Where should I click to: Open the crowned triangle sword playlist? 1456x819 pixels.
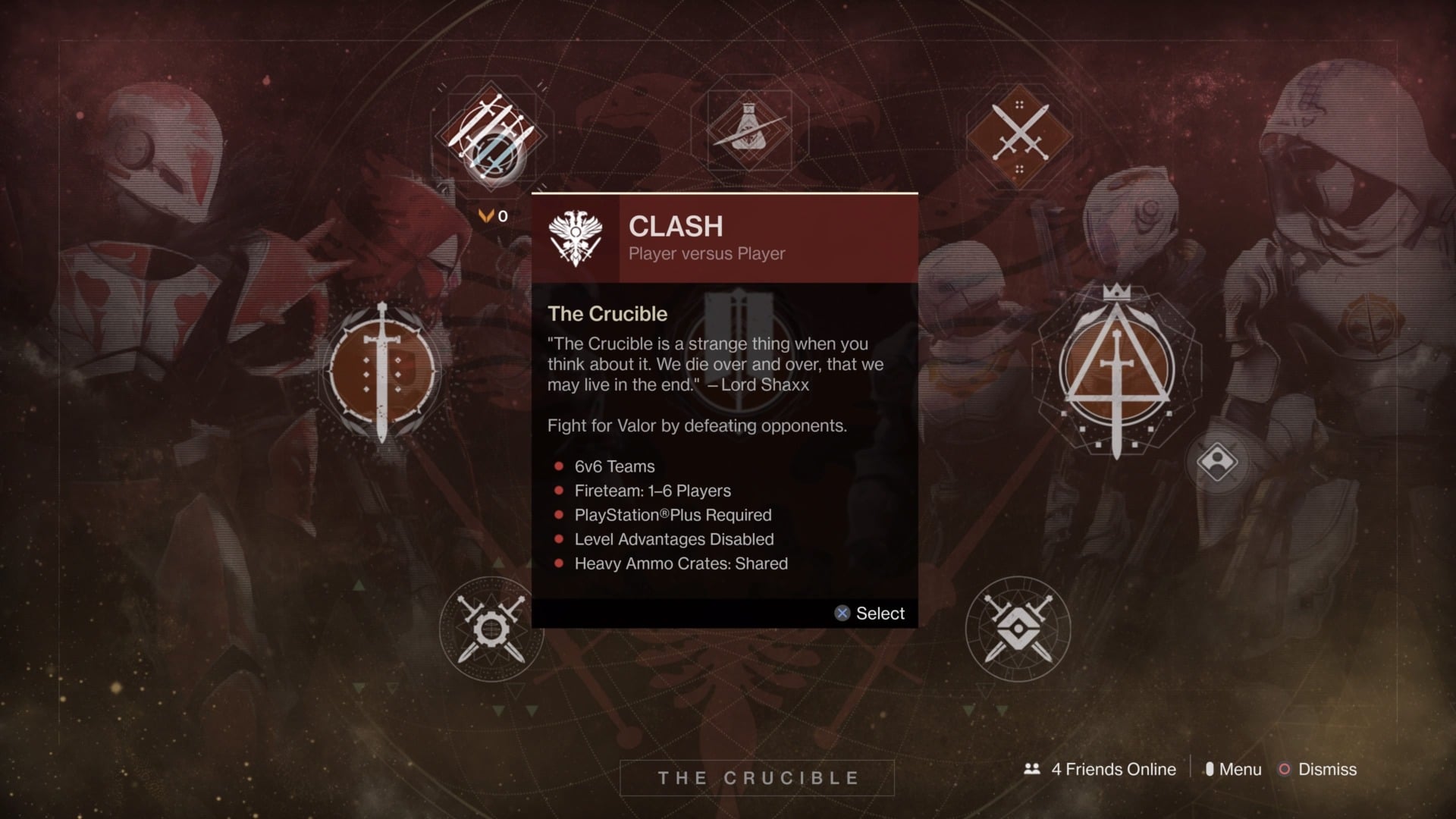click(1116, 372)
